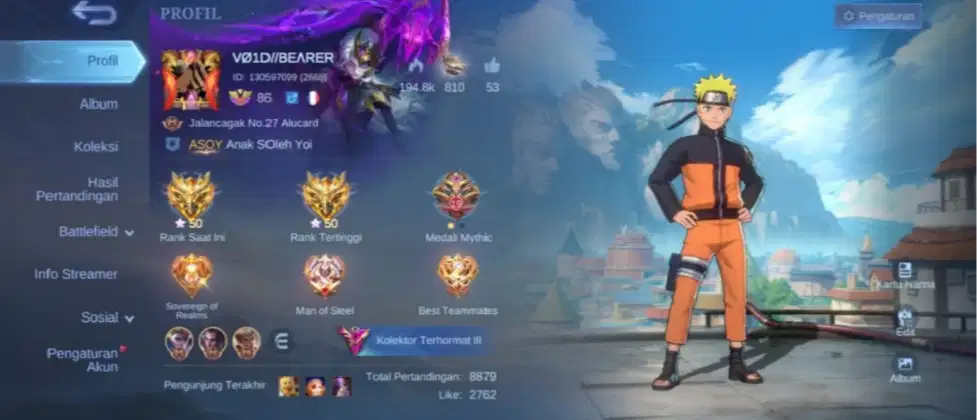Open the Kolektor Terhormat III banner
This screenshot has height=420, width=977.
[x=413, y=340]
